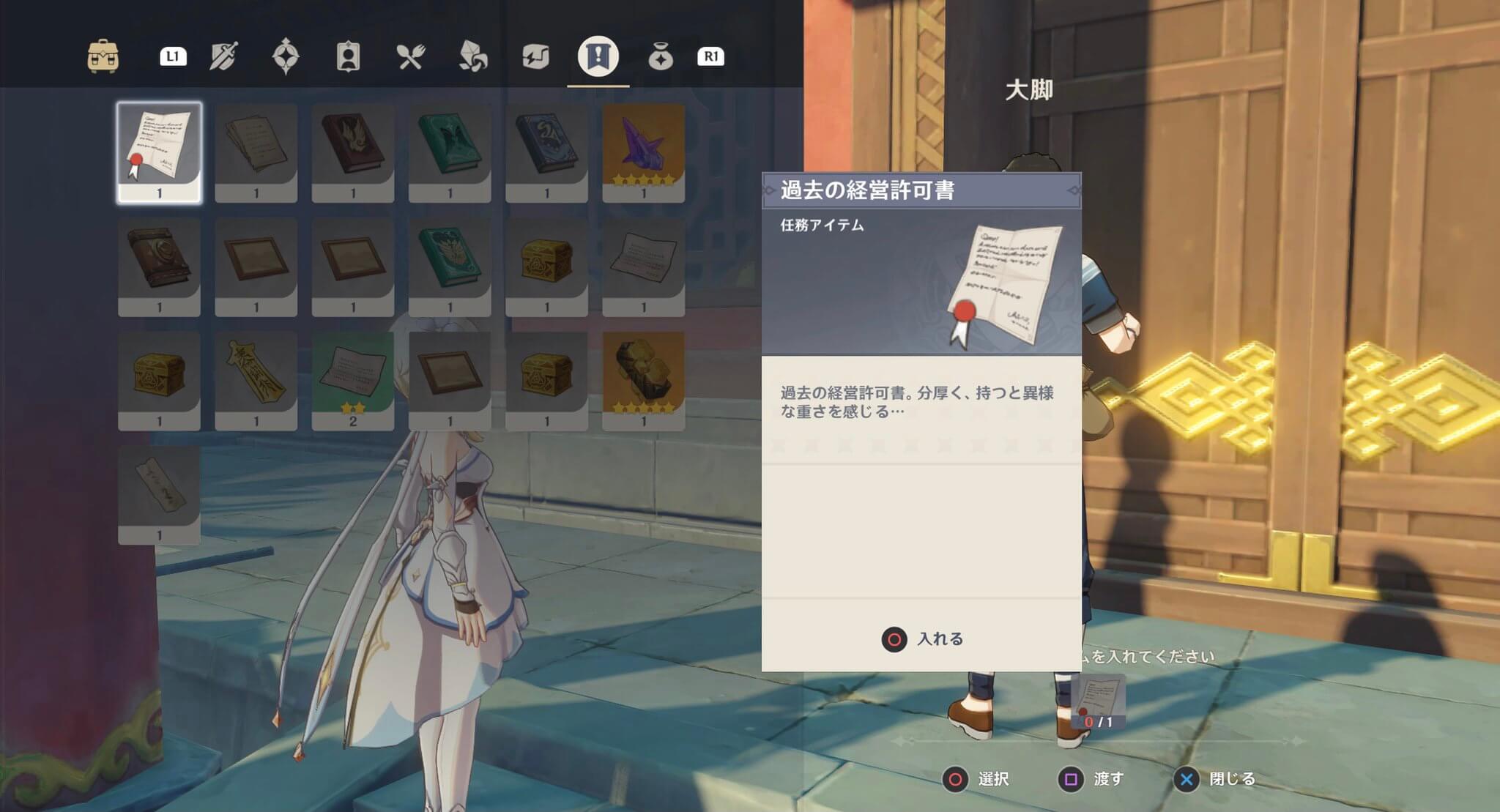Click 渡す to hand over the item

(1095, 781)
